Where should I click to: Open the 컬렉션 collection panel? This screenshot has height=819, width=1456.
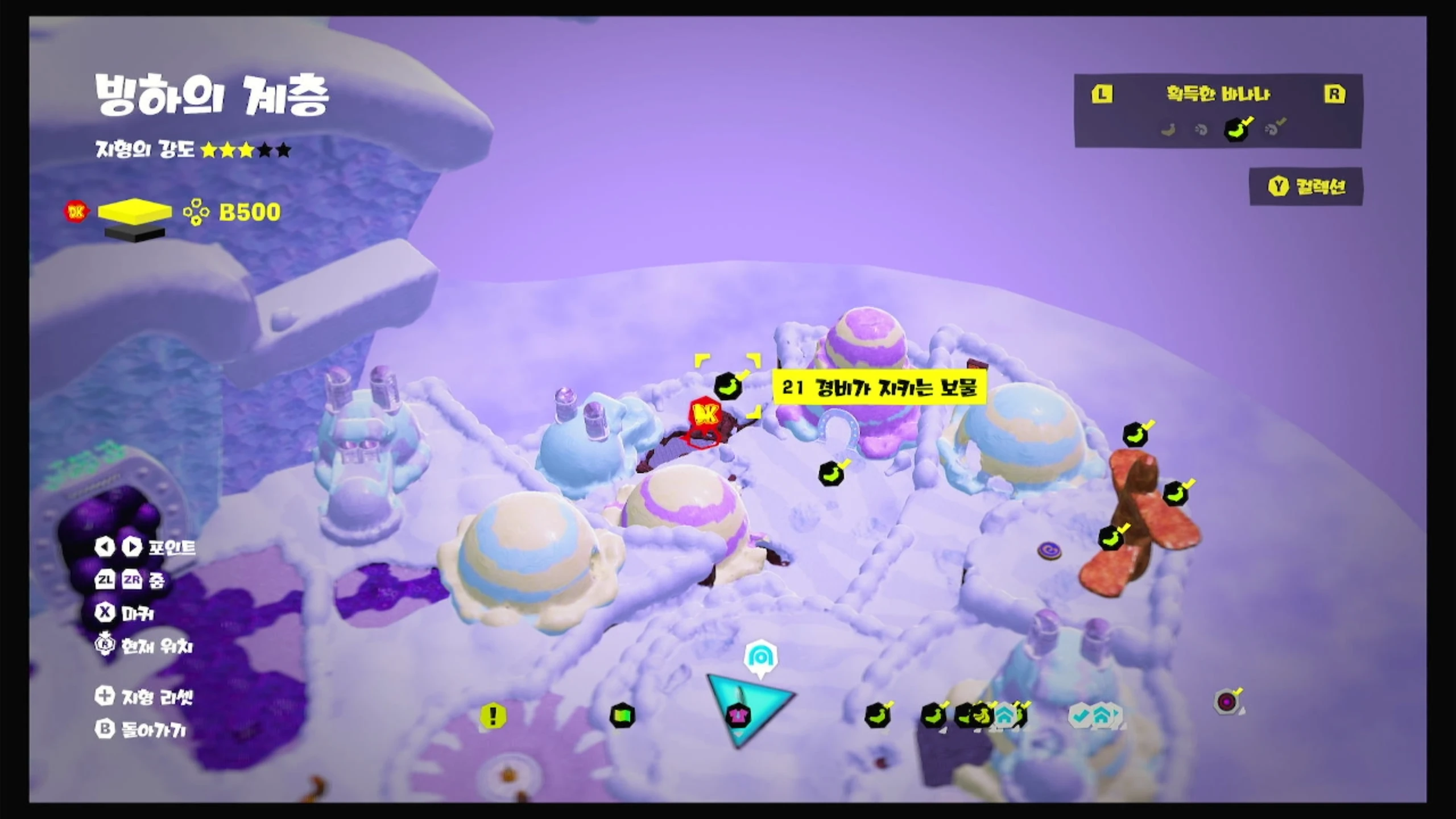[1306, 187]
